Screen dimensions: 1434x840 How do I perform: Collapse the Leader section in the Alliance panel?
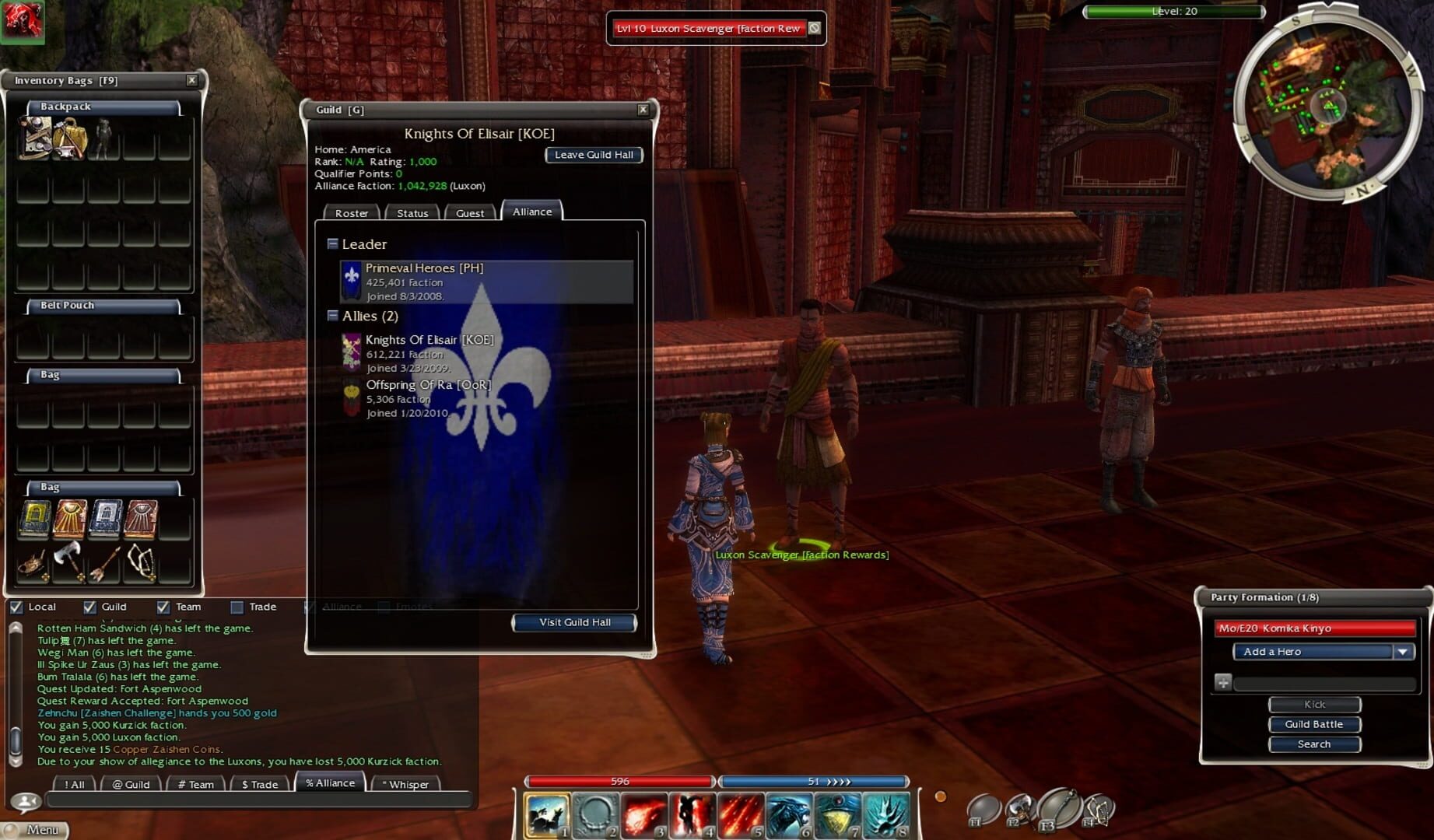pyautogui.click(x=334, y=243)
